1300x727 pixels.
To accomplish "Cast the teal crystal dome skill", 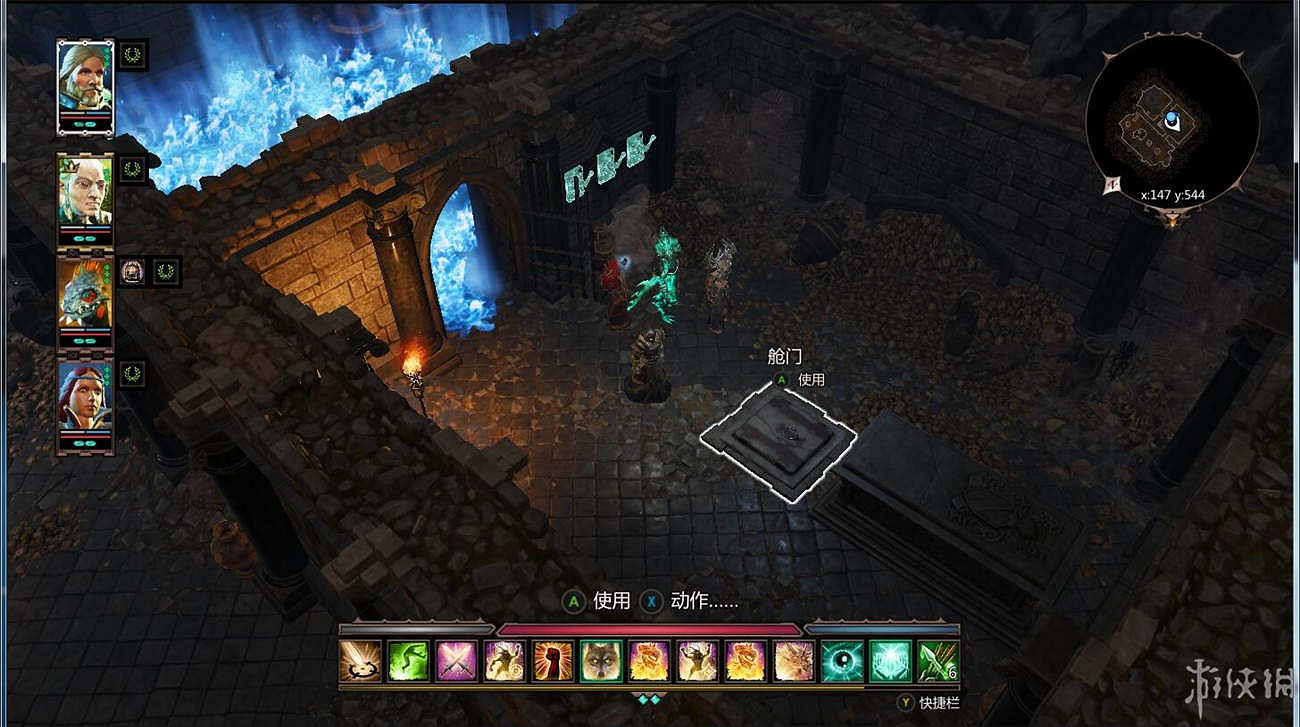I will click(890, 661).
